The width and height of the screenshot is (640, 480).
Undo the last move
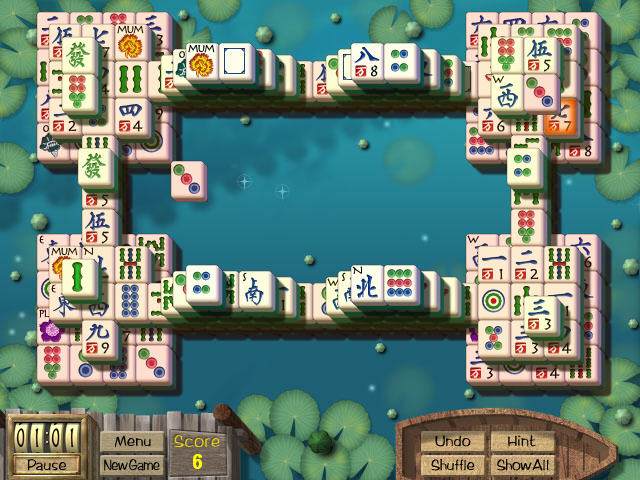[x=452, y=441]
